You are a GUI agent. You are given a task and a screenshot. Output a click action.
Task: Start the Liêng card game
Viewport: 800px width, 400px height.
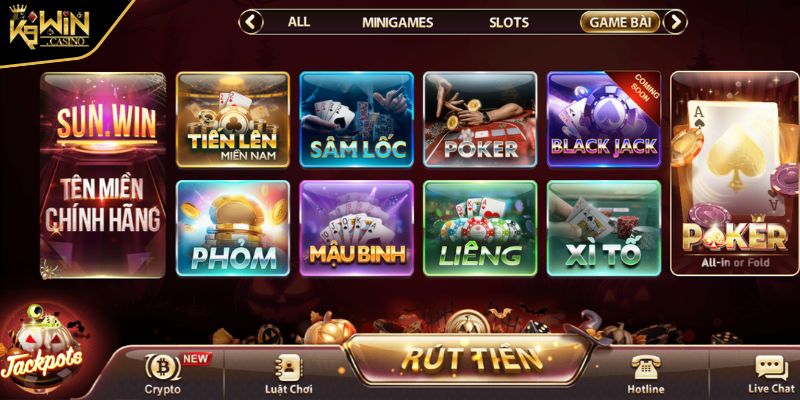coord(481,228)
